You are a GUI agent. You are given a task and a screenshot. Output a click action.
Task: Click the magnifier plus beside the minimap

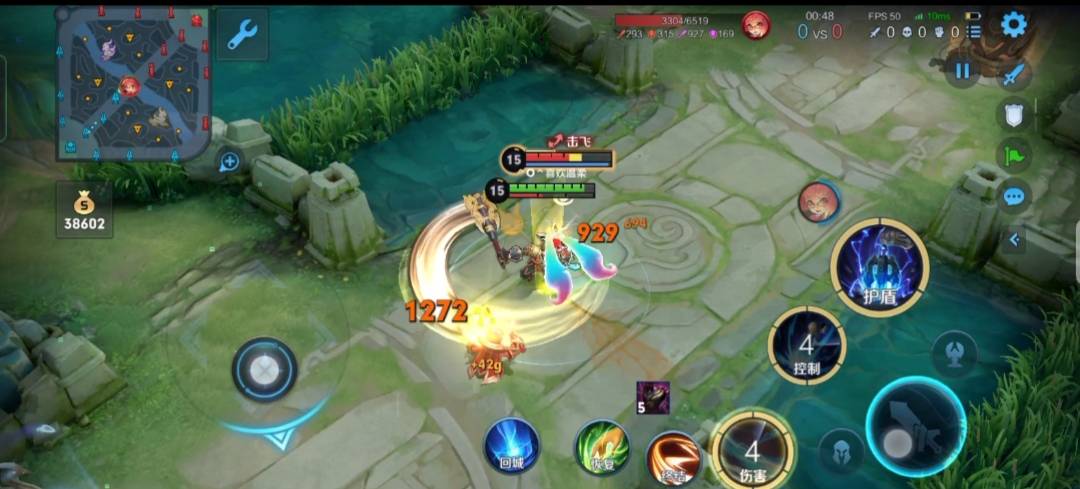click(x=229, y=161)
